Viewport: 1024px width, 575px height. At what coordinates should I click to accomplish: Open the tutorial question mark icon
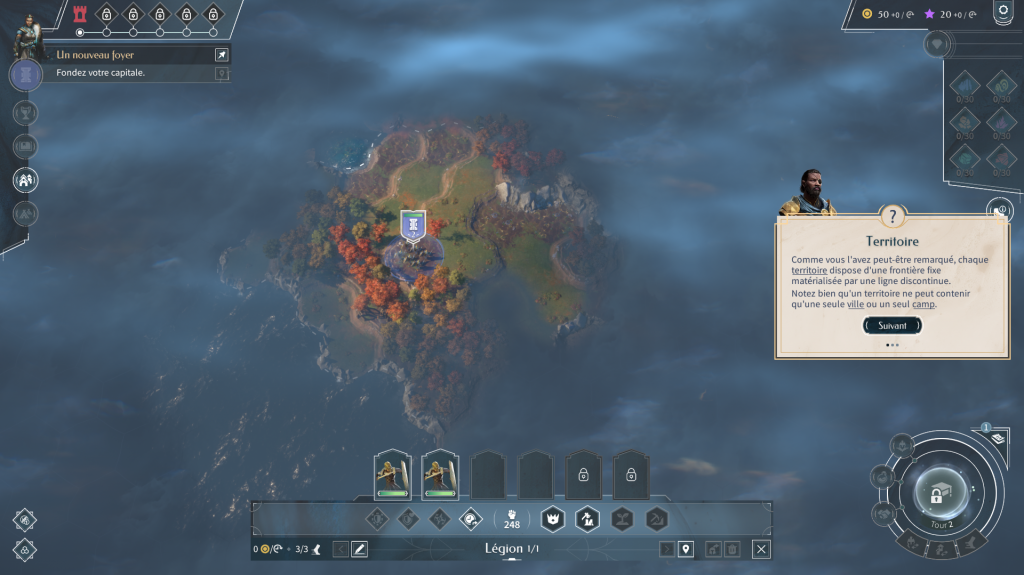[892, 216]
